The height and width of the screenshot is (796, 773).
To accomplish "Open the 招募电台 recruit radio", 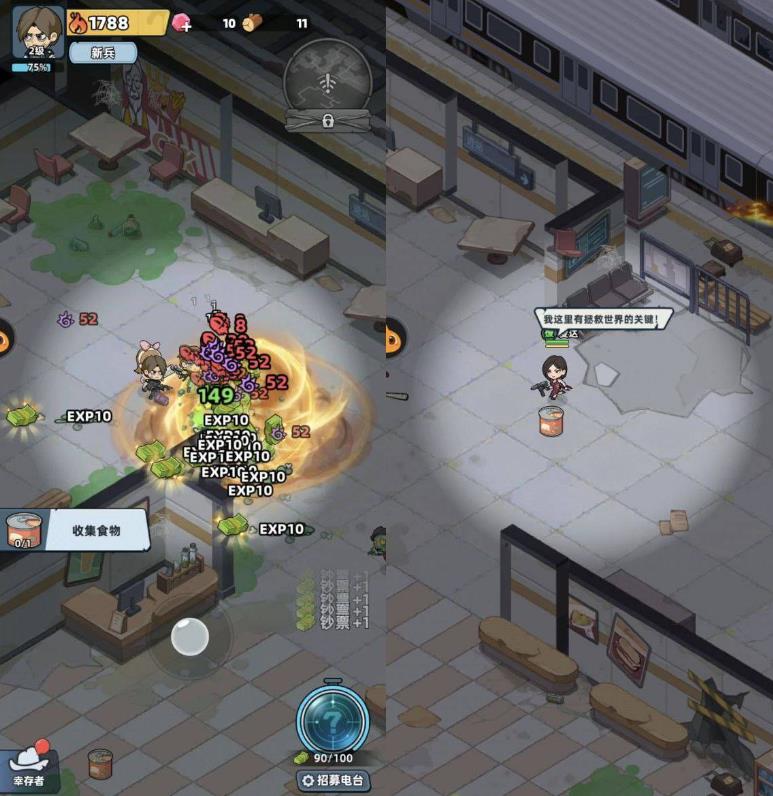I will (330, 780).
